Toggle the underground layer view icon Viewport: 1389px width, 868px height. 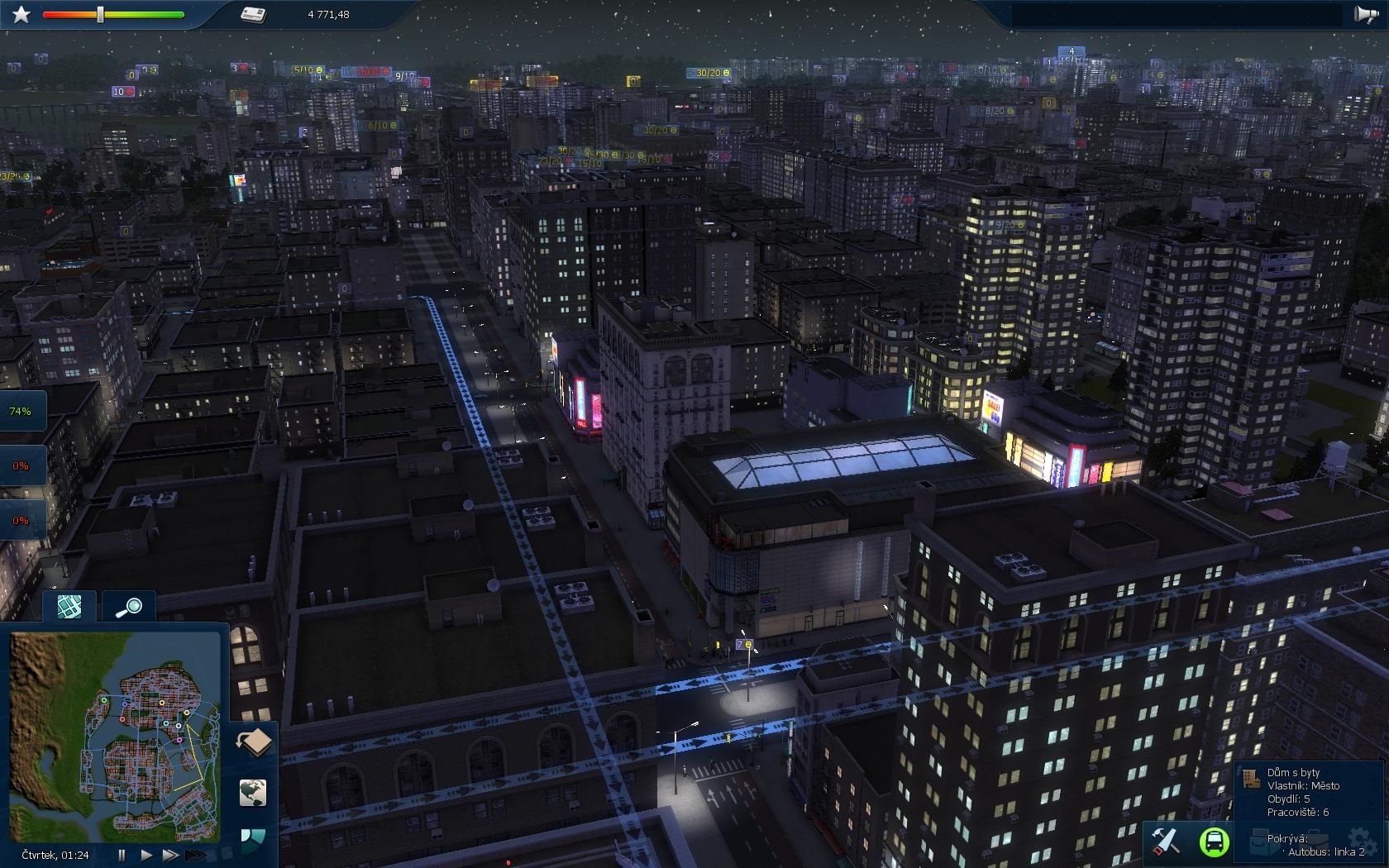coord(255,742)
